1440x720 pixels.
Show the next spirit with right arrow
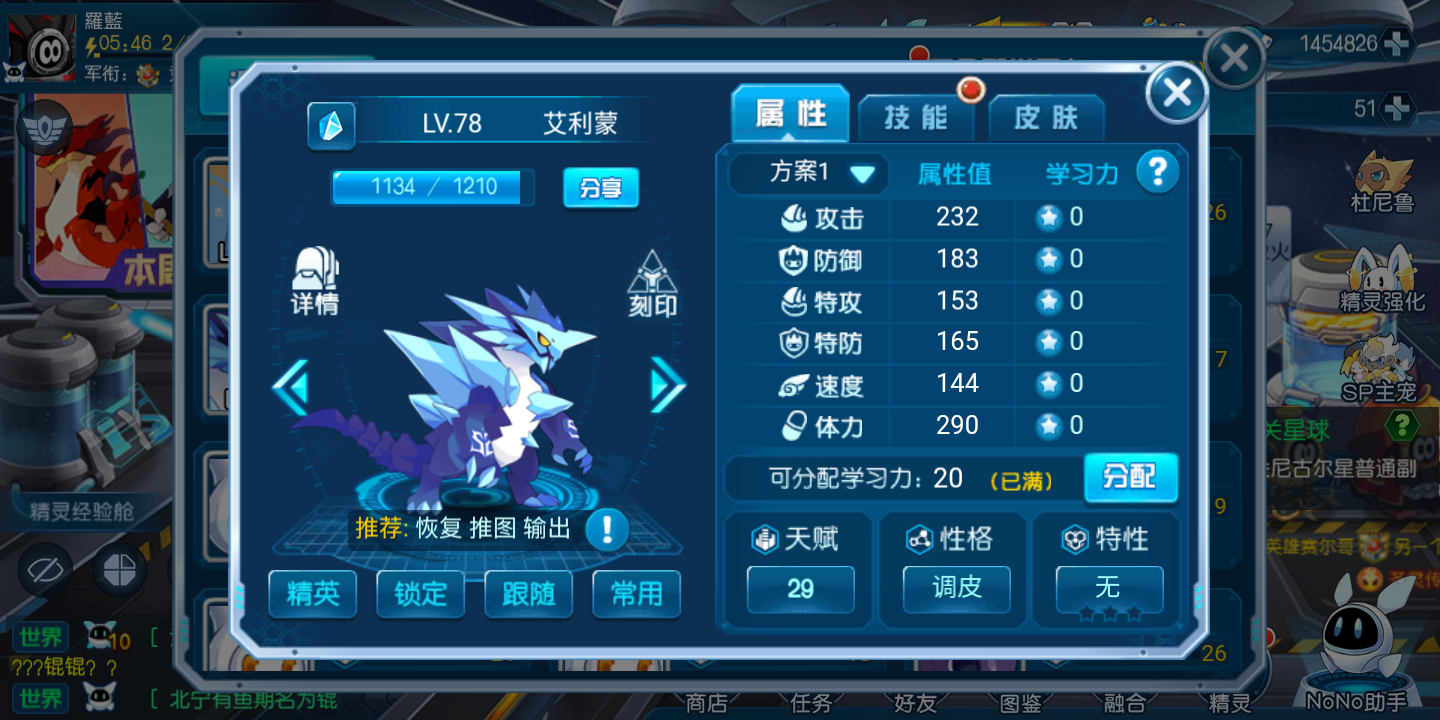click(x=667, y=385)
